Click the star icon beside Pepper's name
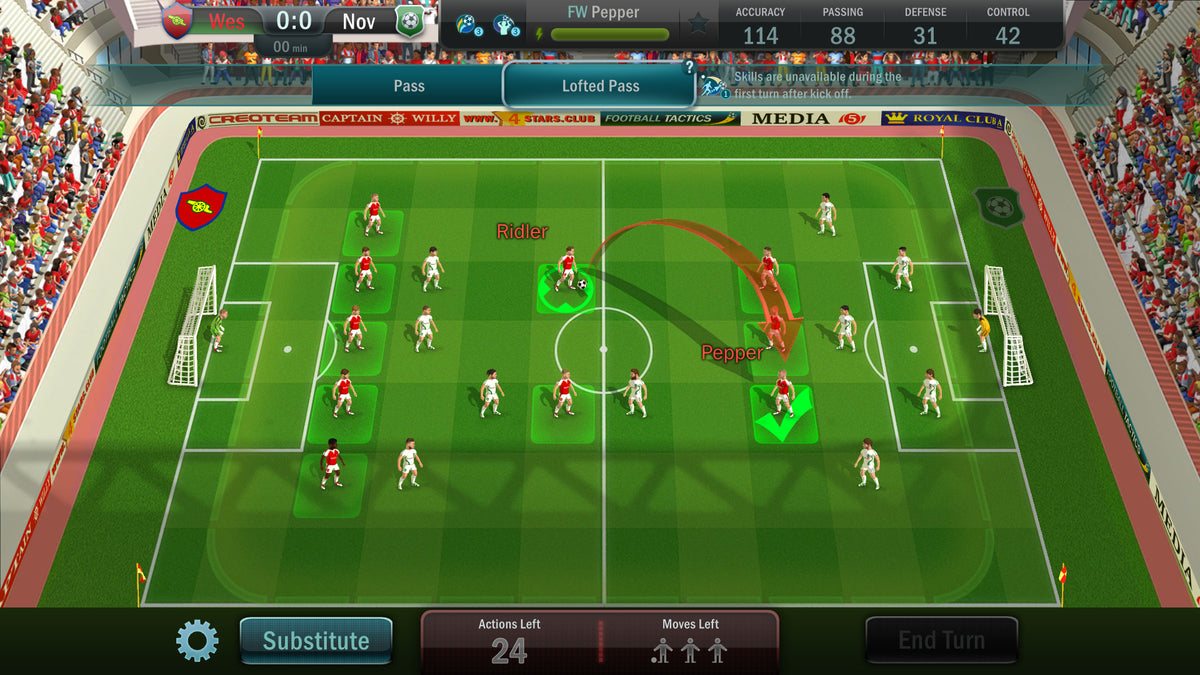 coord(698,23)
